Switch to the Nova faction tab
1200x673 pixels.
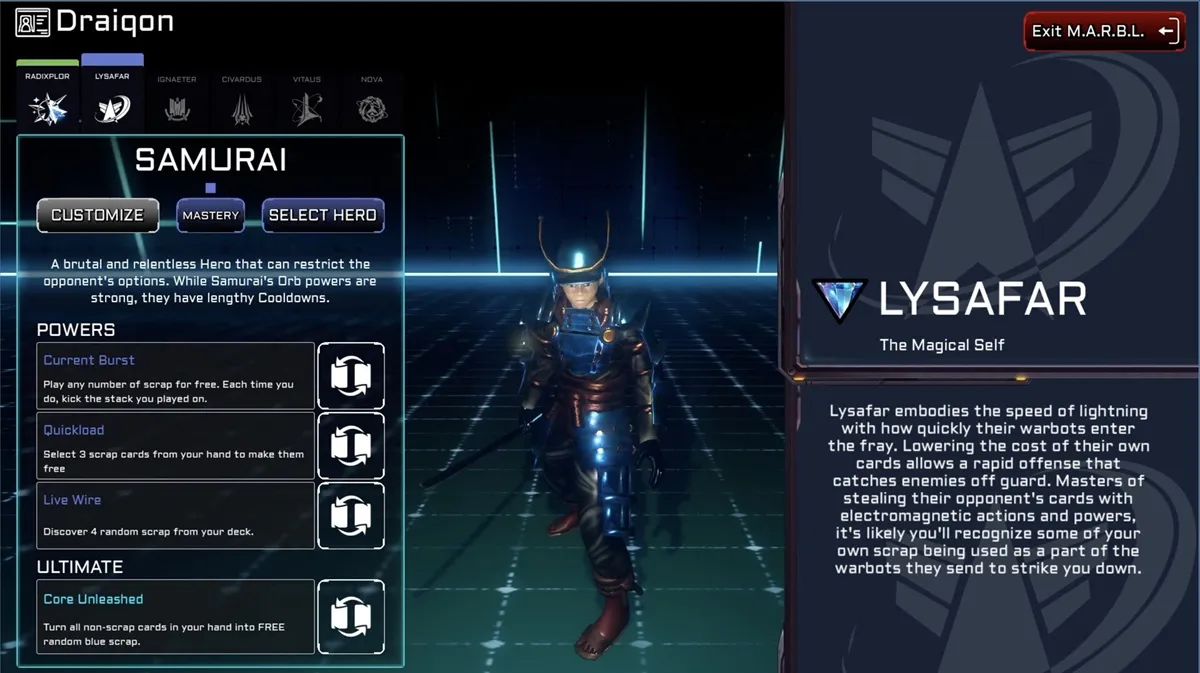coord(372,100)
